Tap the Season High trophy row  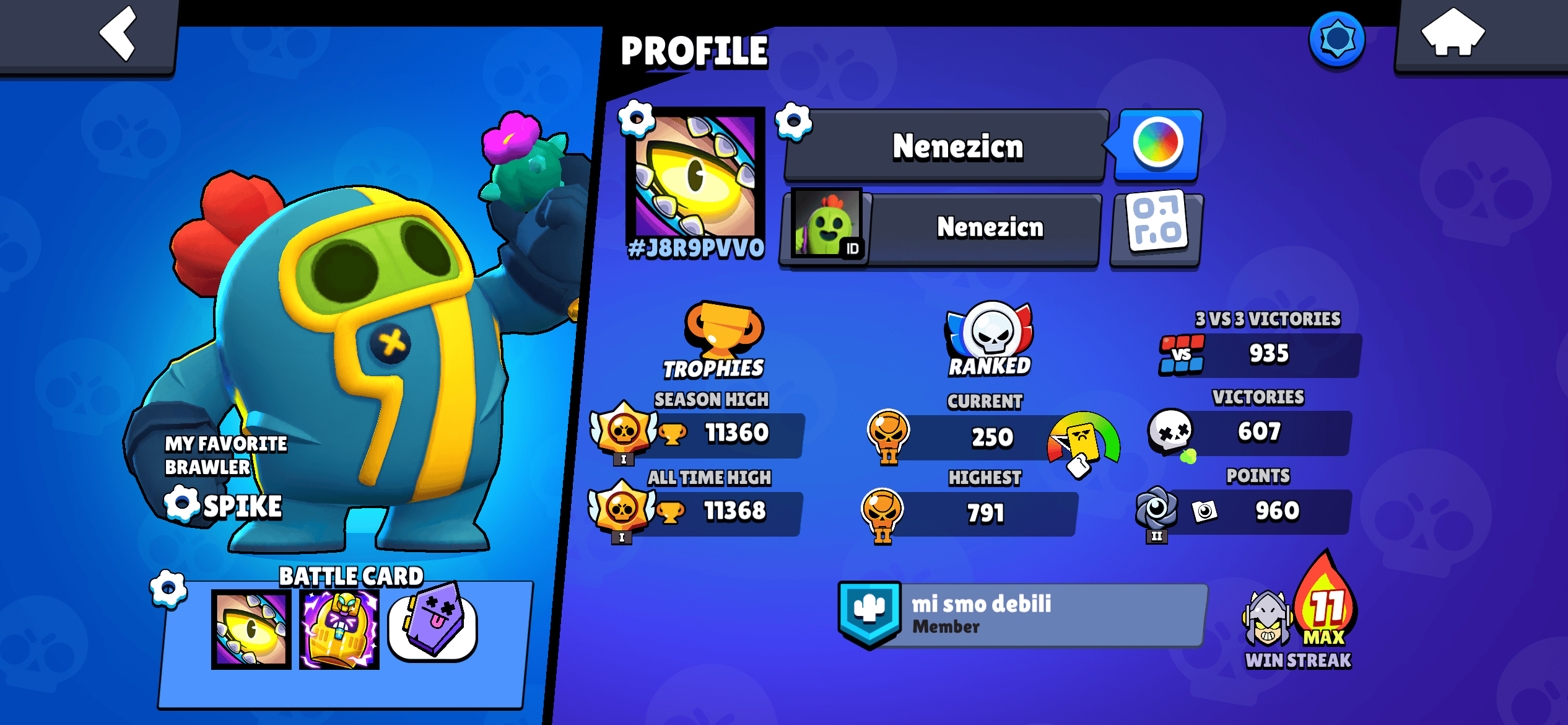coord(712,434)
